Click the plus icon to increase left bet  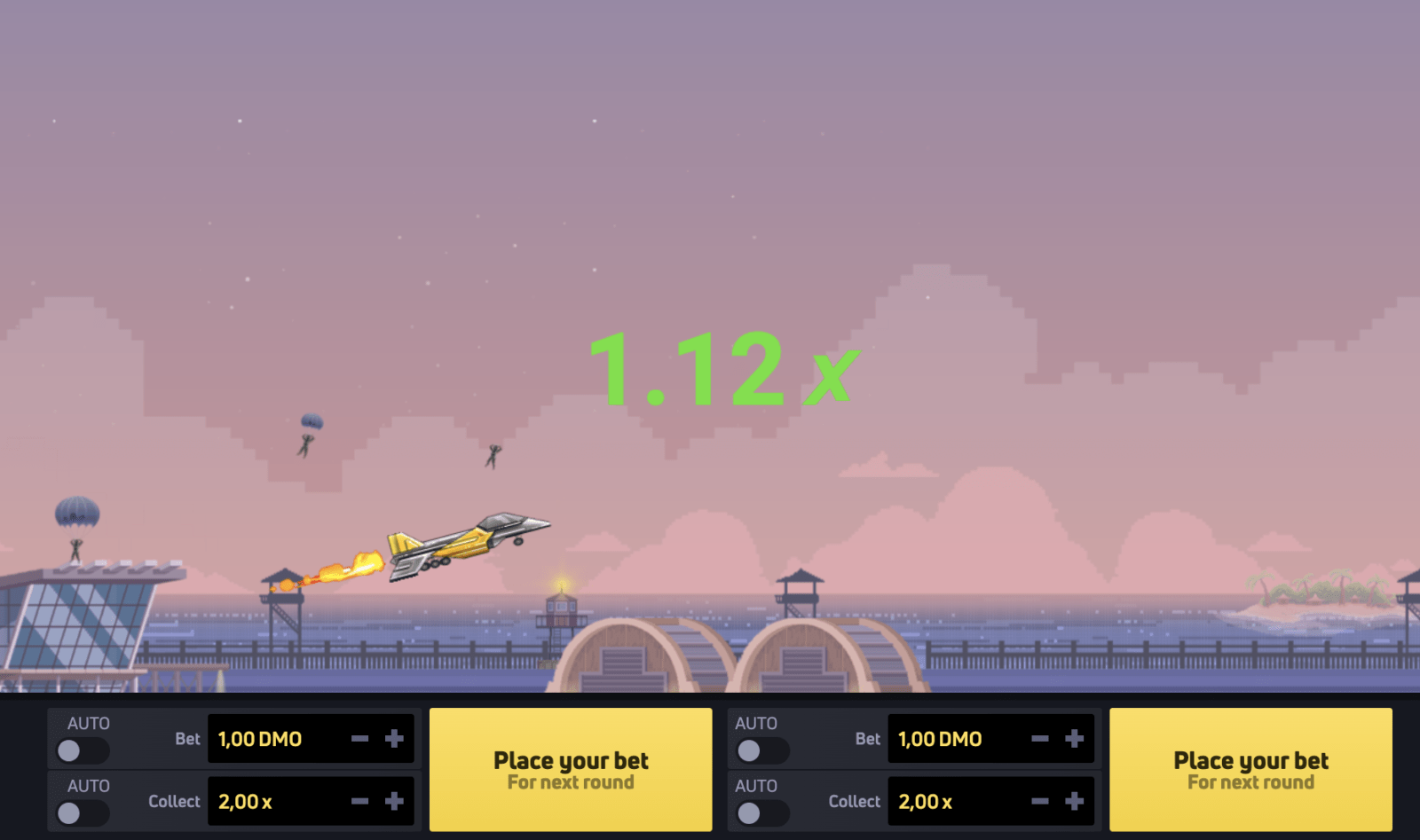pyautogui.click(x=396, y=738)
